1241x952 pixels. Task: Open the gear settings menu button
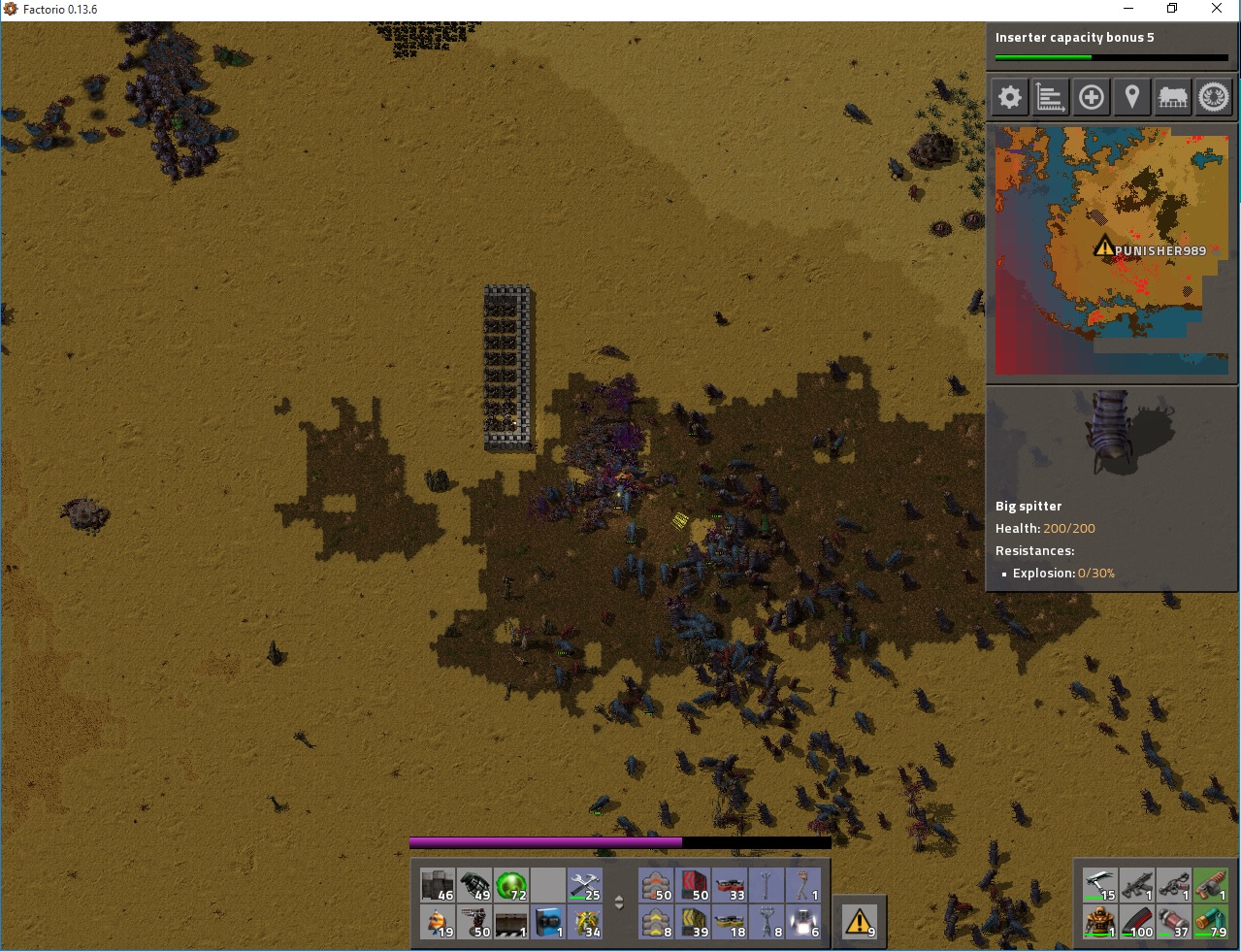pyautogui.click(x=1010, y=97)
